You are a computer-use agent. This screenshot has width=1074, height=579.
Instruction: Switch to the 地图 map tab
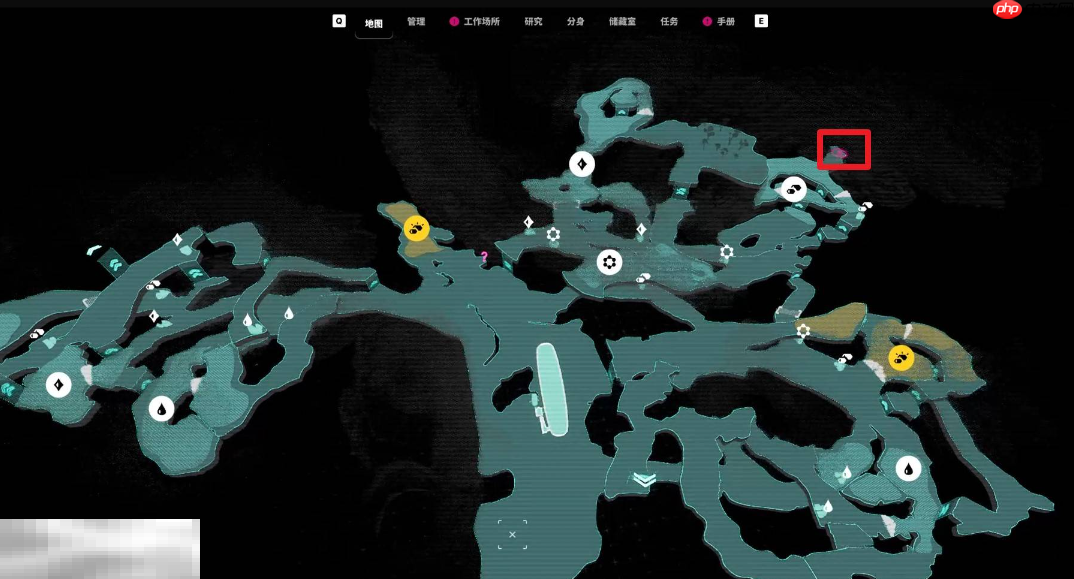coord(373,22)
